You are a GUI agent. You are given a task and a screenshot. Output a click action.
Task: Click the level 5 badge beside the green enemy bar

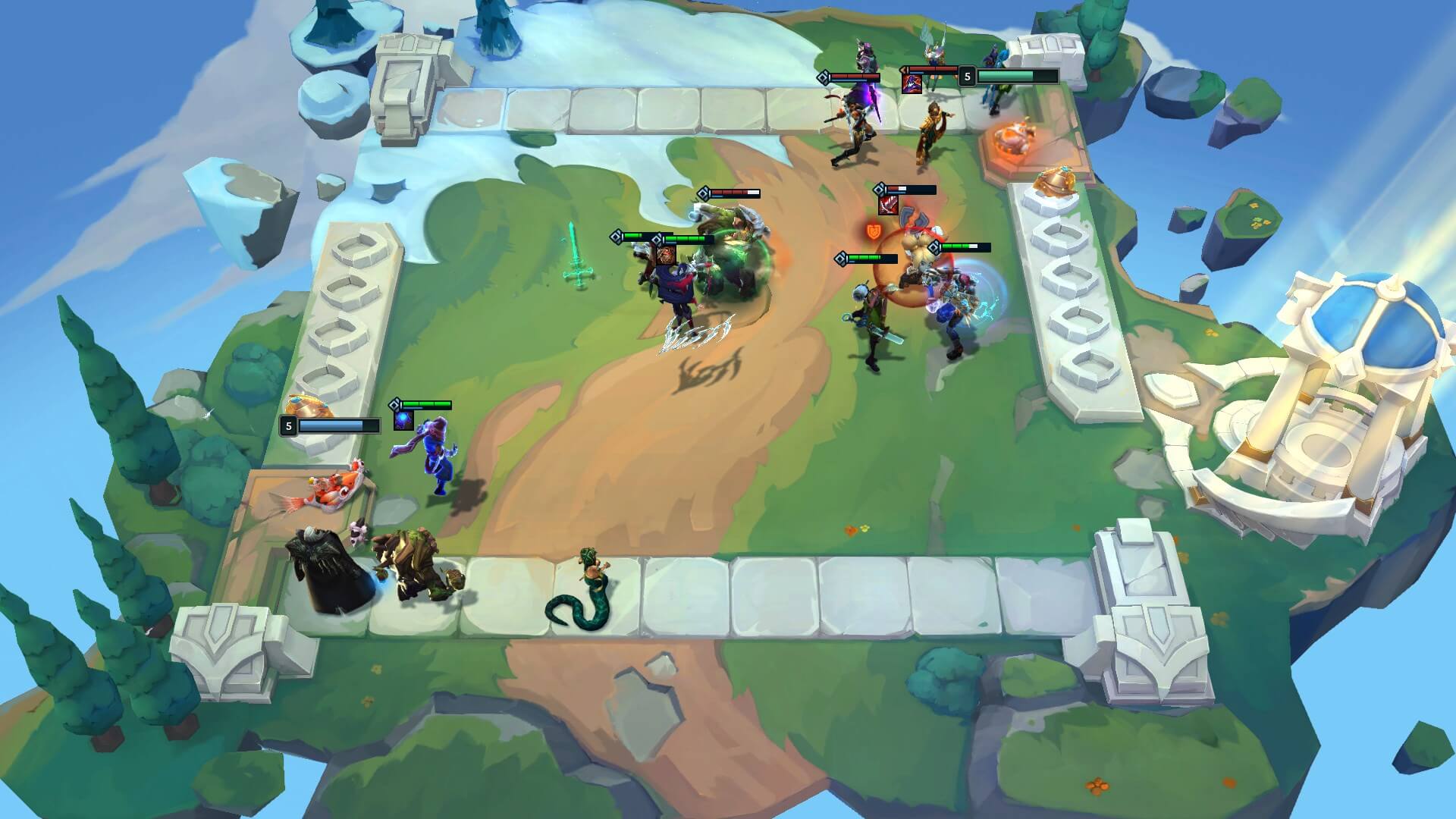tap(968, 77)
